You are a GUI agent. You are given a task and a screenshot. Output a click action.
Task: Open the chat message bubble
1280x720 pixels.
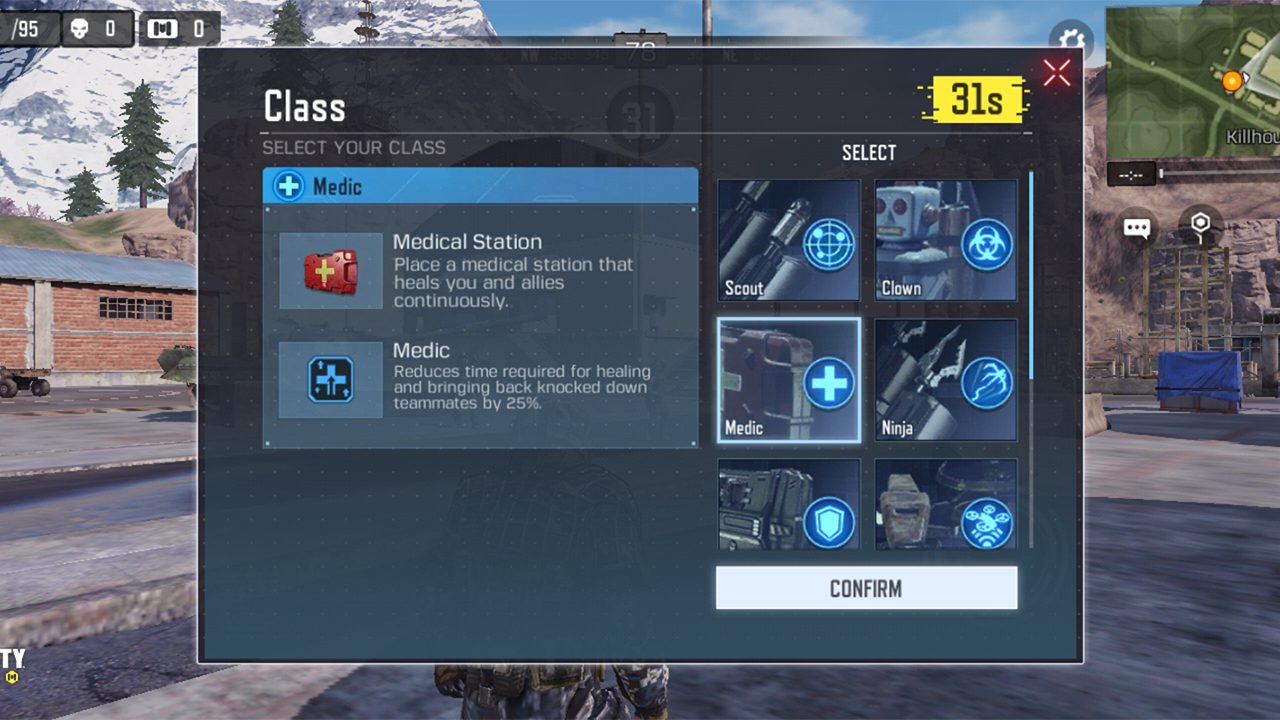(1137, 228)
